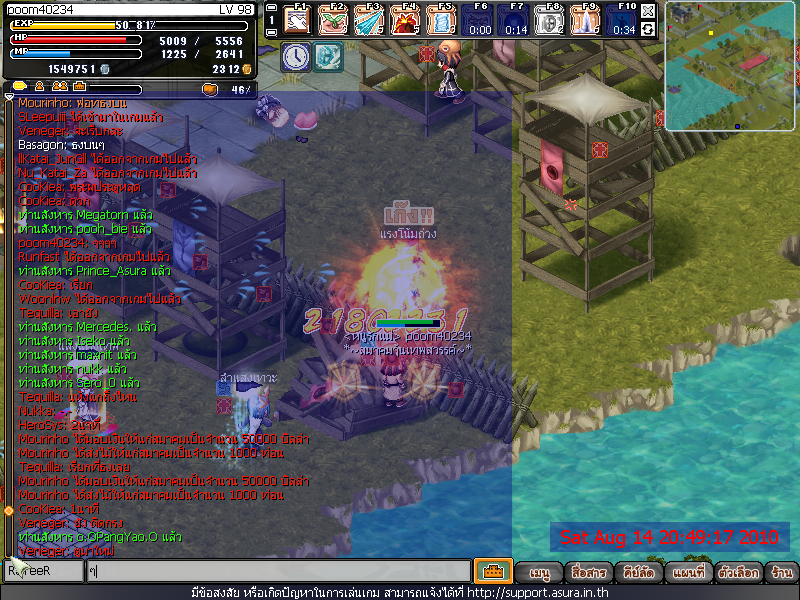Screen dimensions: 800x600
Task: Open the ตัวเลือก (Options) menu
Action: 738,573
